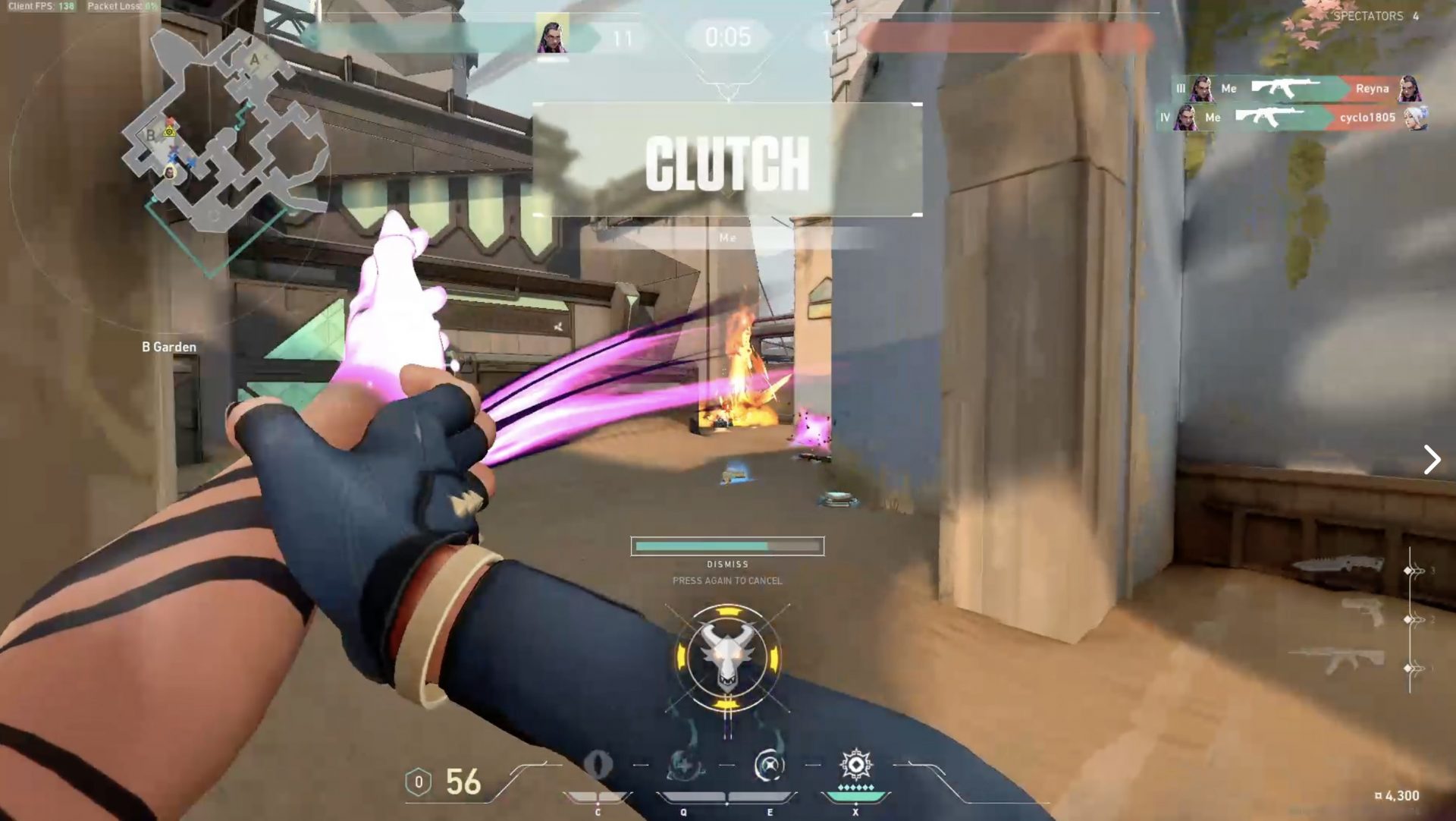Trigger the Dismiss ability icon

point(770,765)
